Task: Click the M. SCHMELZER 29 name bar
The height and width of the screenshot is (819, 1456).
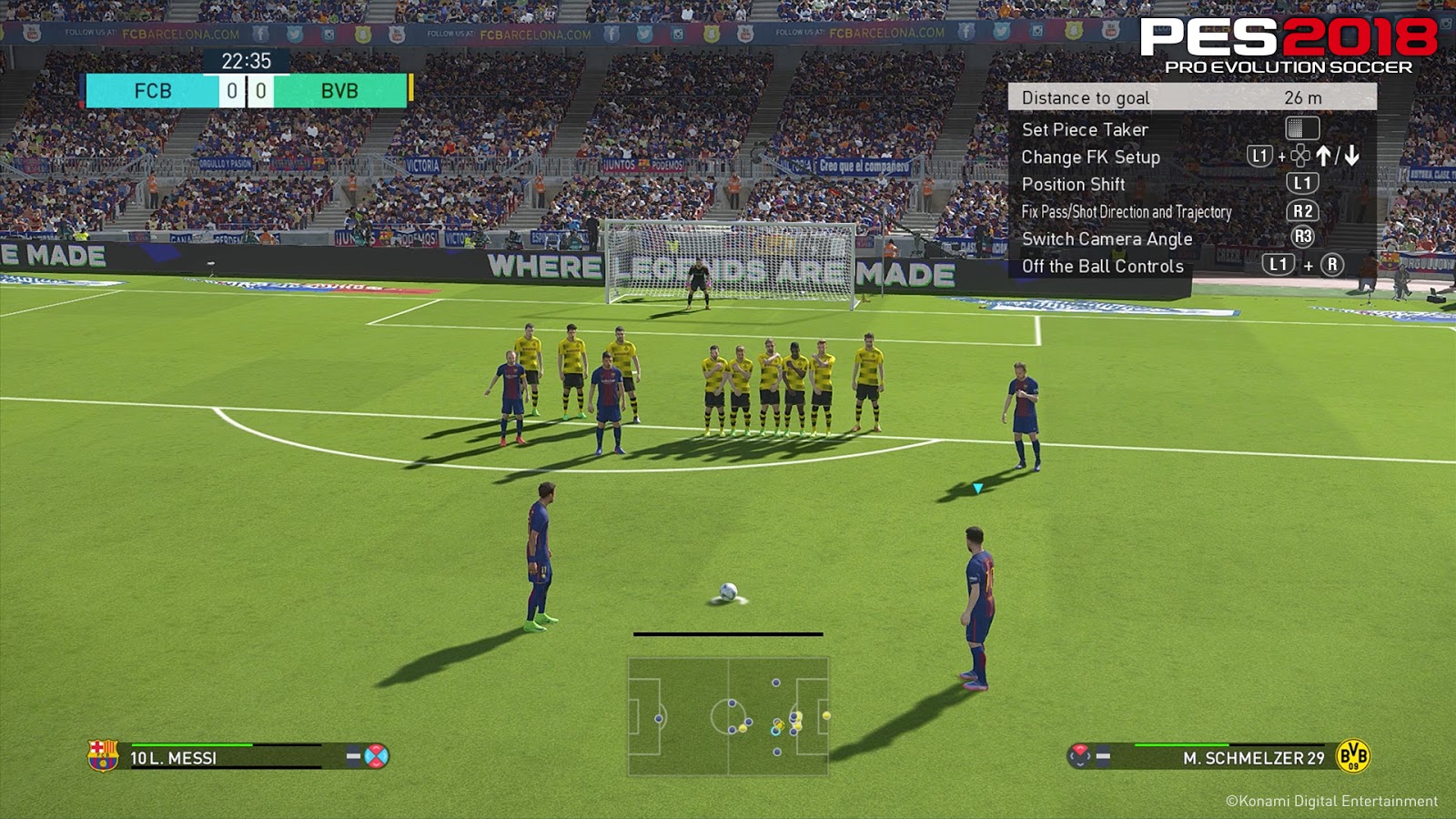Action: point(1252,756)
